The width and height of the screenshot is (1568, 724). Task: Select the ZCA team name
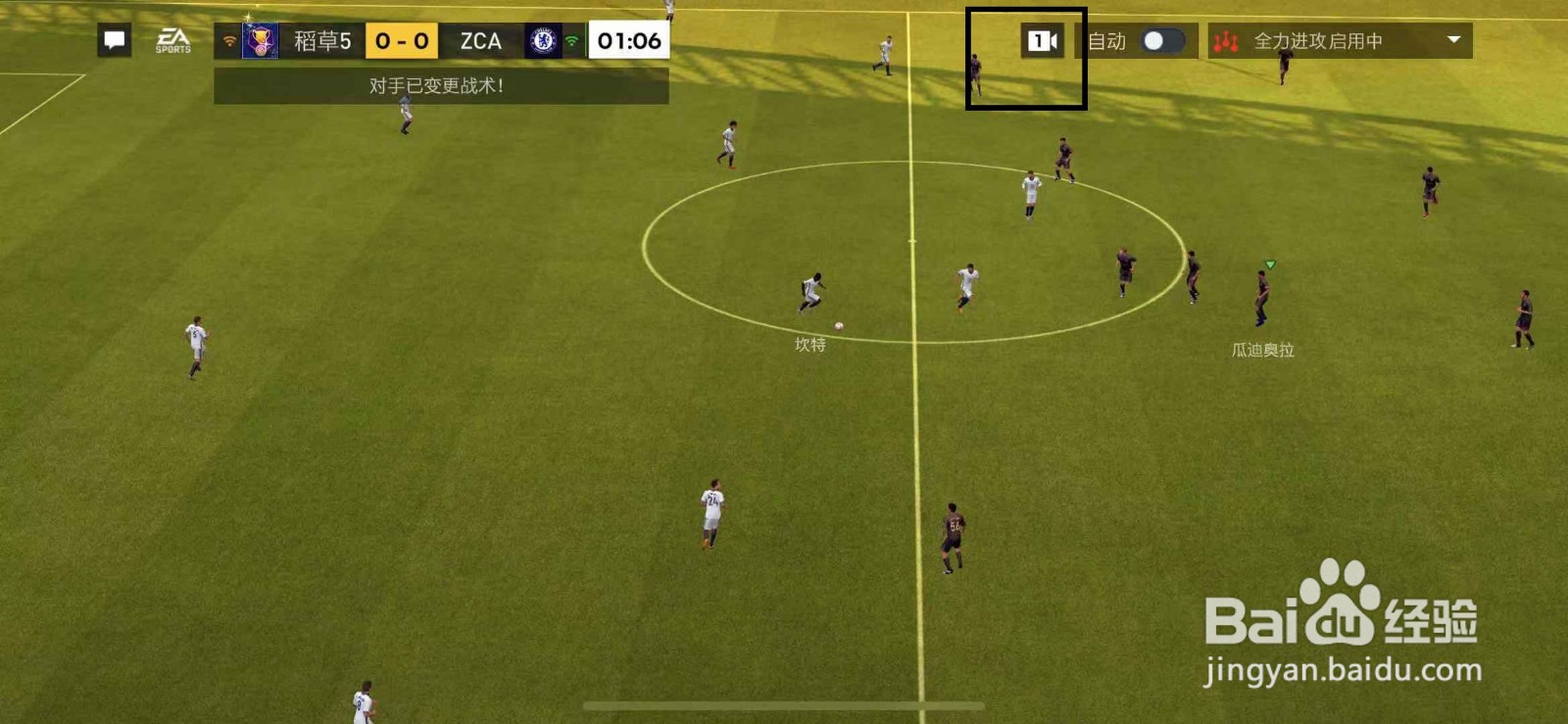(478, 41)
